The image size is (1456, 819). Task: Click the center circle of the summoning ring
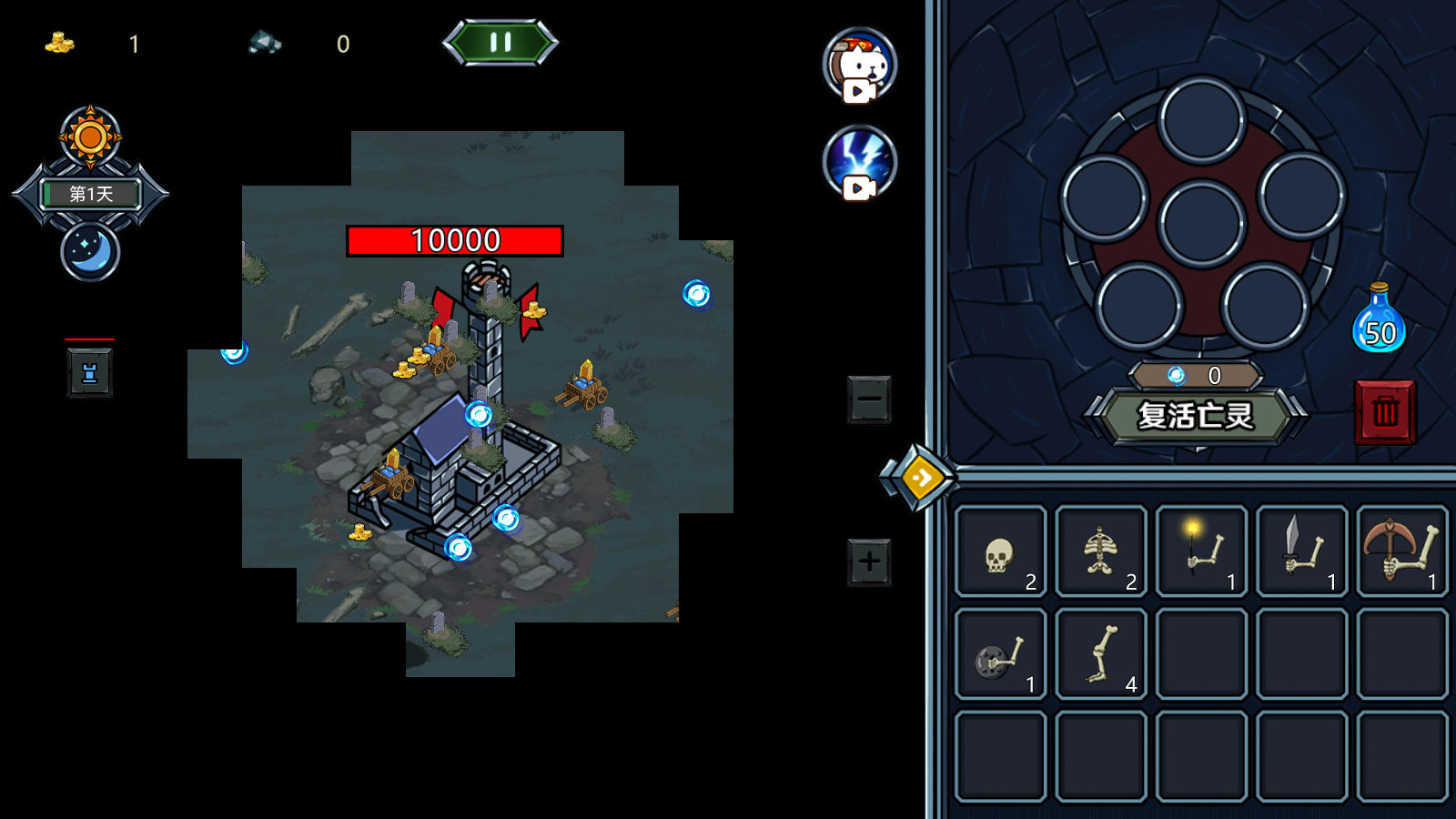(x=1201, y=223)
